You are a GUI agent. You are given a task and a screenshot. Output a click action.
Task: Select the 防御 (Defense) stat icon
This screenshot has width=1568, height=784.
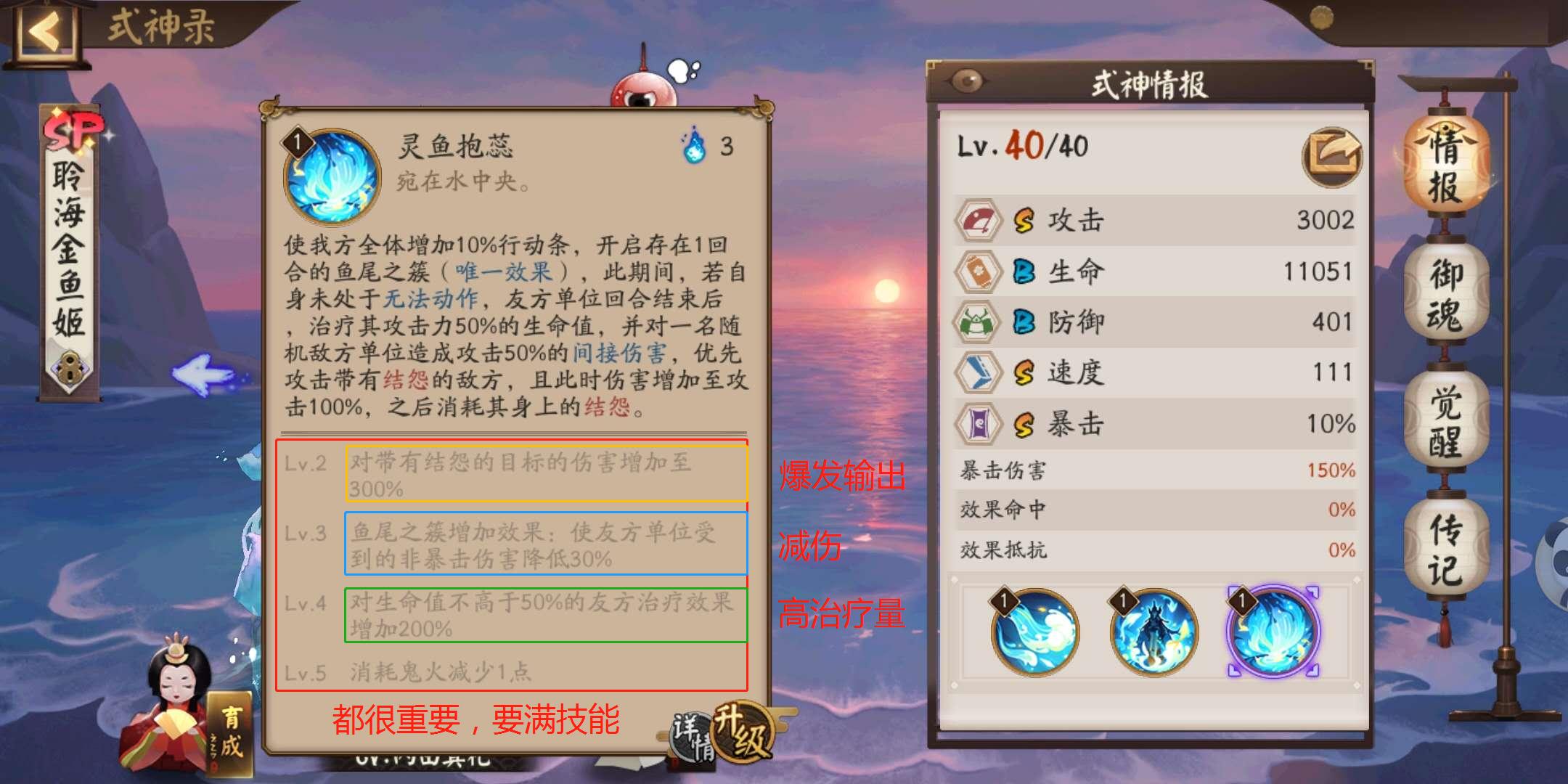979,322
